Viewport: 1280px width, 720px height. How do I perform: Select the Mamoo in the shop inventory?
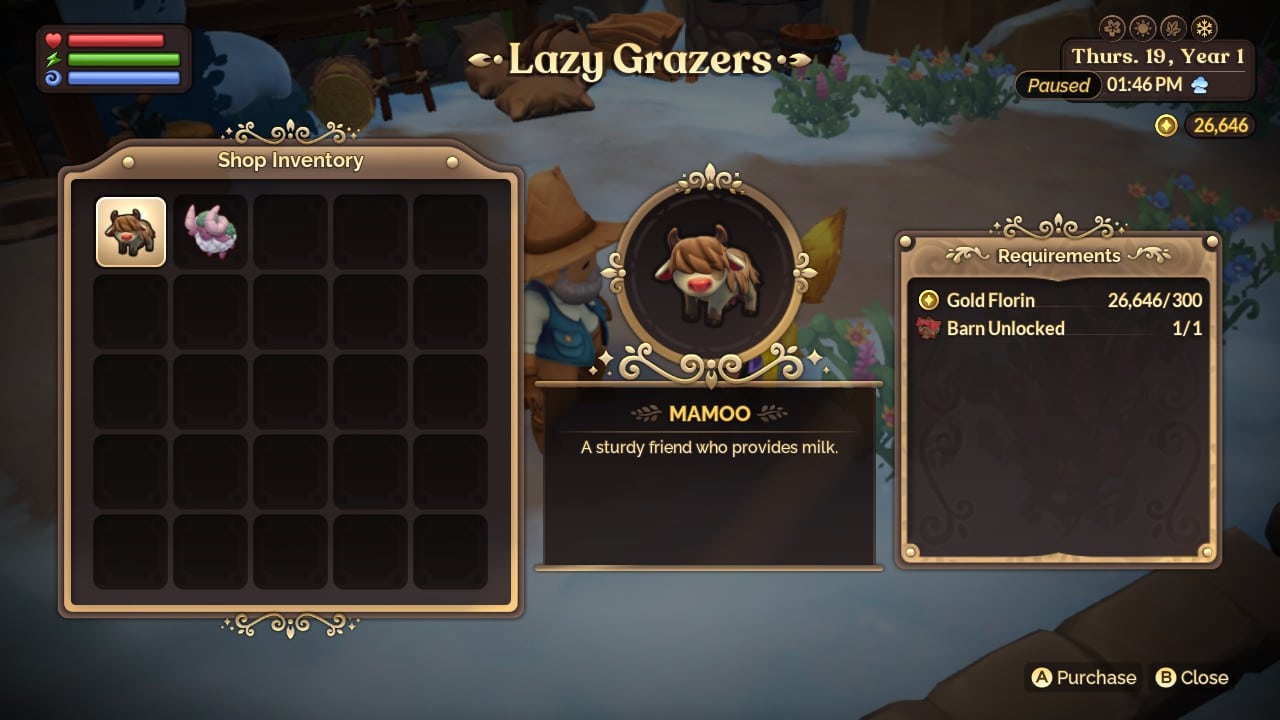(131, 232)
